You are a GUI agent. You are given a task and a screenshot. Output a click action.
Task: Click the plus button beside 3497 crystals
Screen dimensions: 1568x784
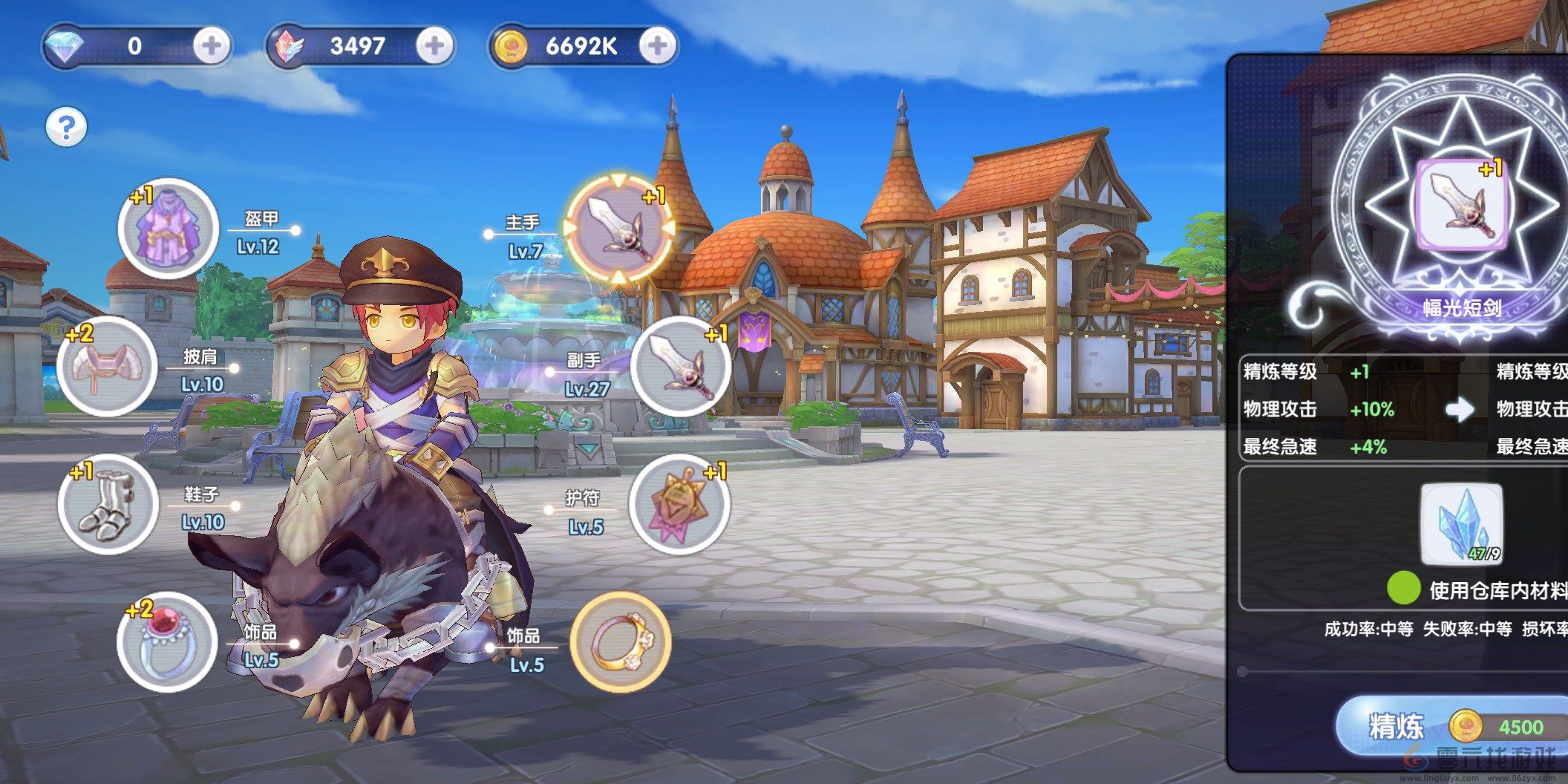(434, 46)
